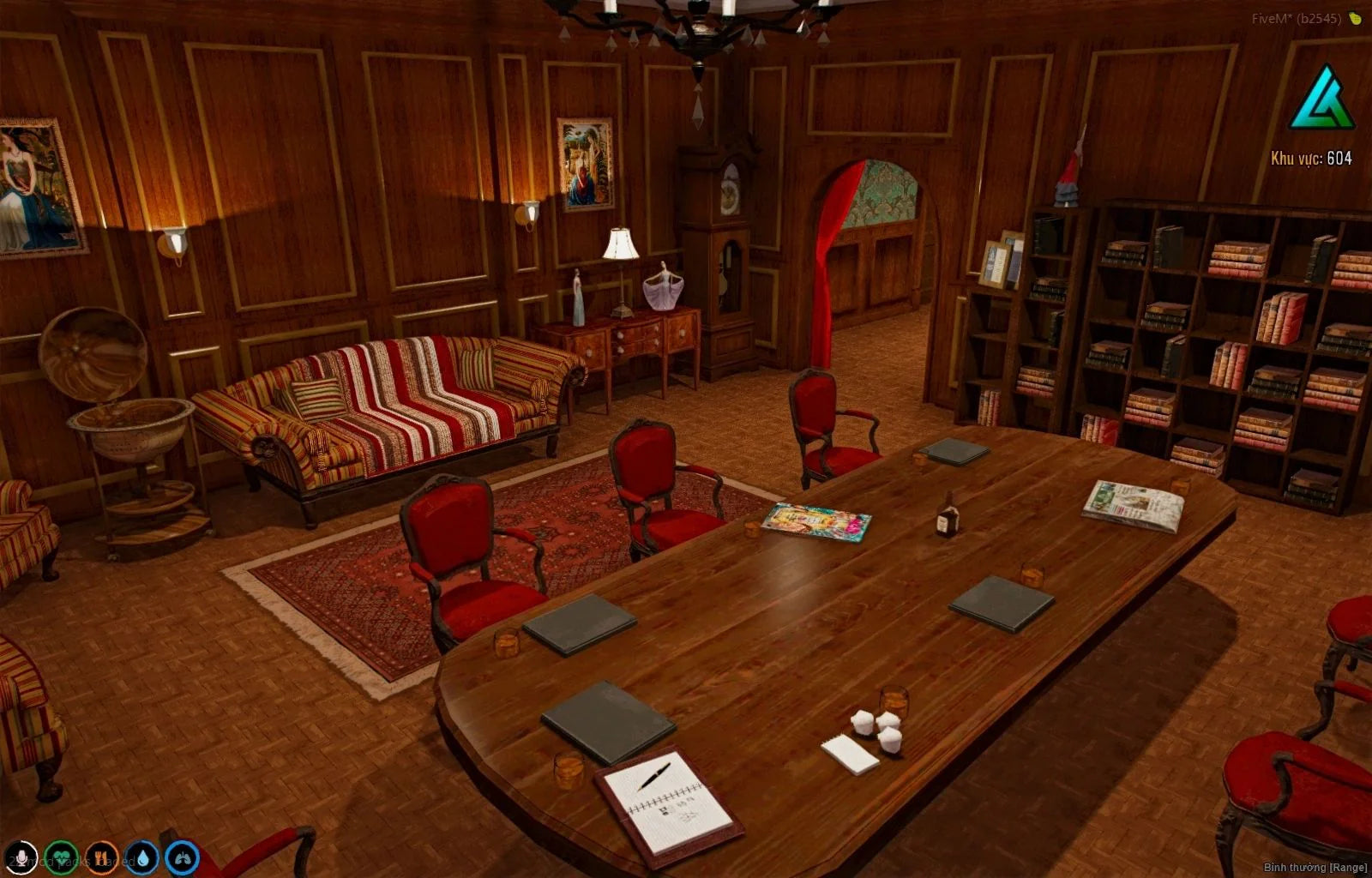Screen dimensions: 1372x878
Task: Click the teal triangle server logo
Action: click(x=1321, y=99)
